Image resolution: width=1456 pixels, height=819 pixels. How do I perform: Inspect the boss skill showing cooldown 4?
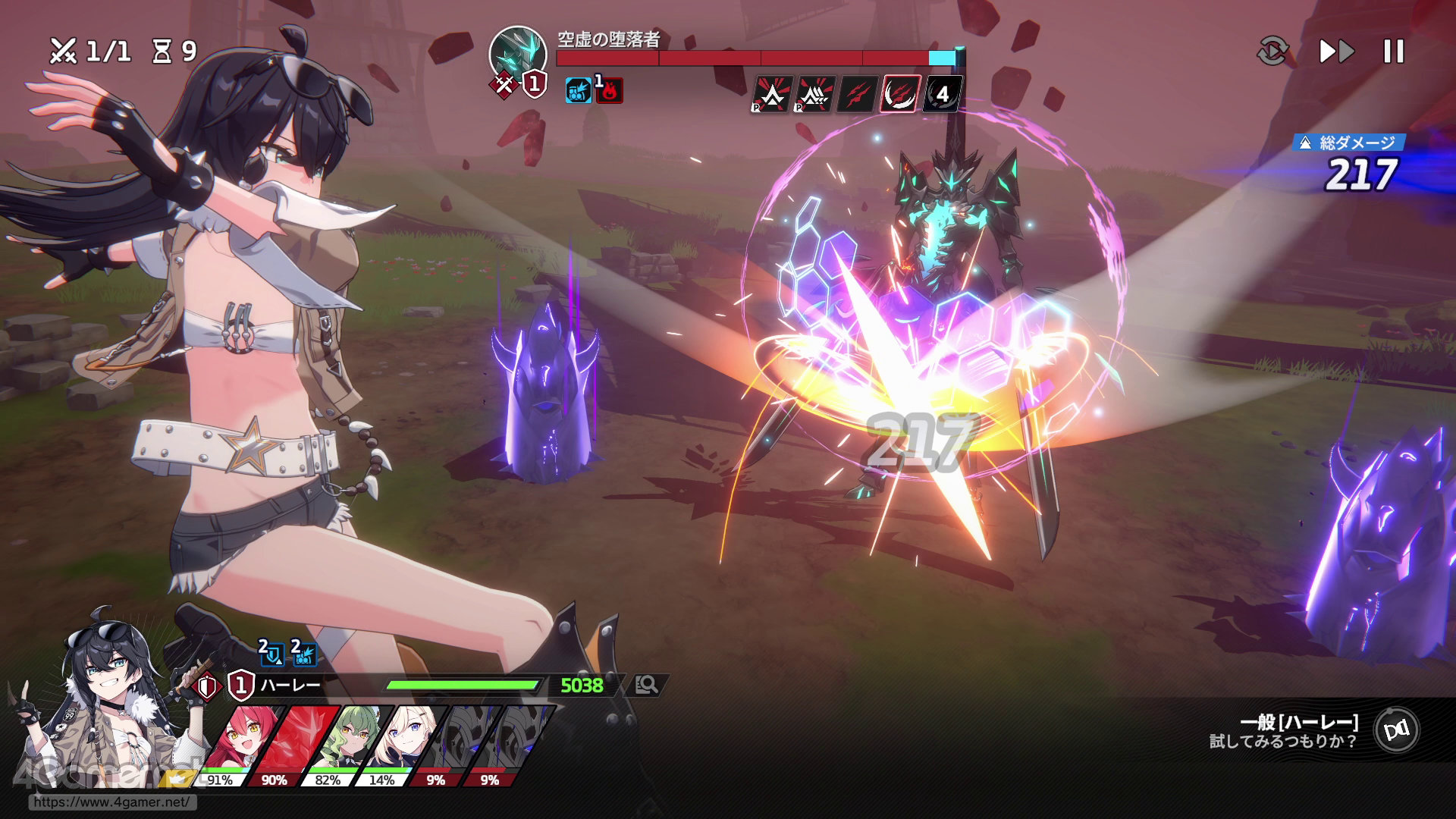pyautogui.click(x=942, y=94)
